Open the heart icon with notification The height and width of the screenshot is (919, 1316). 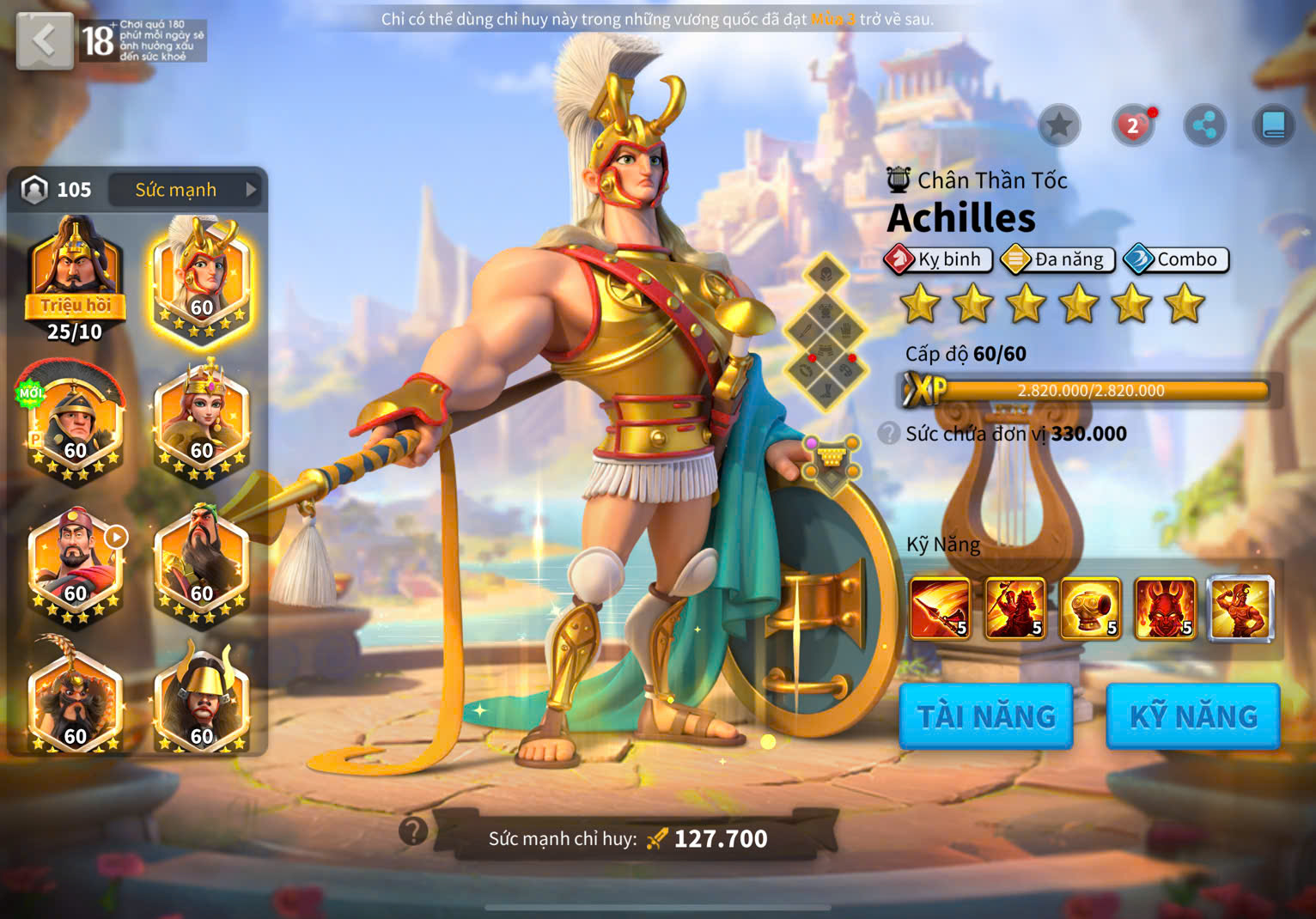(1133, 126)
